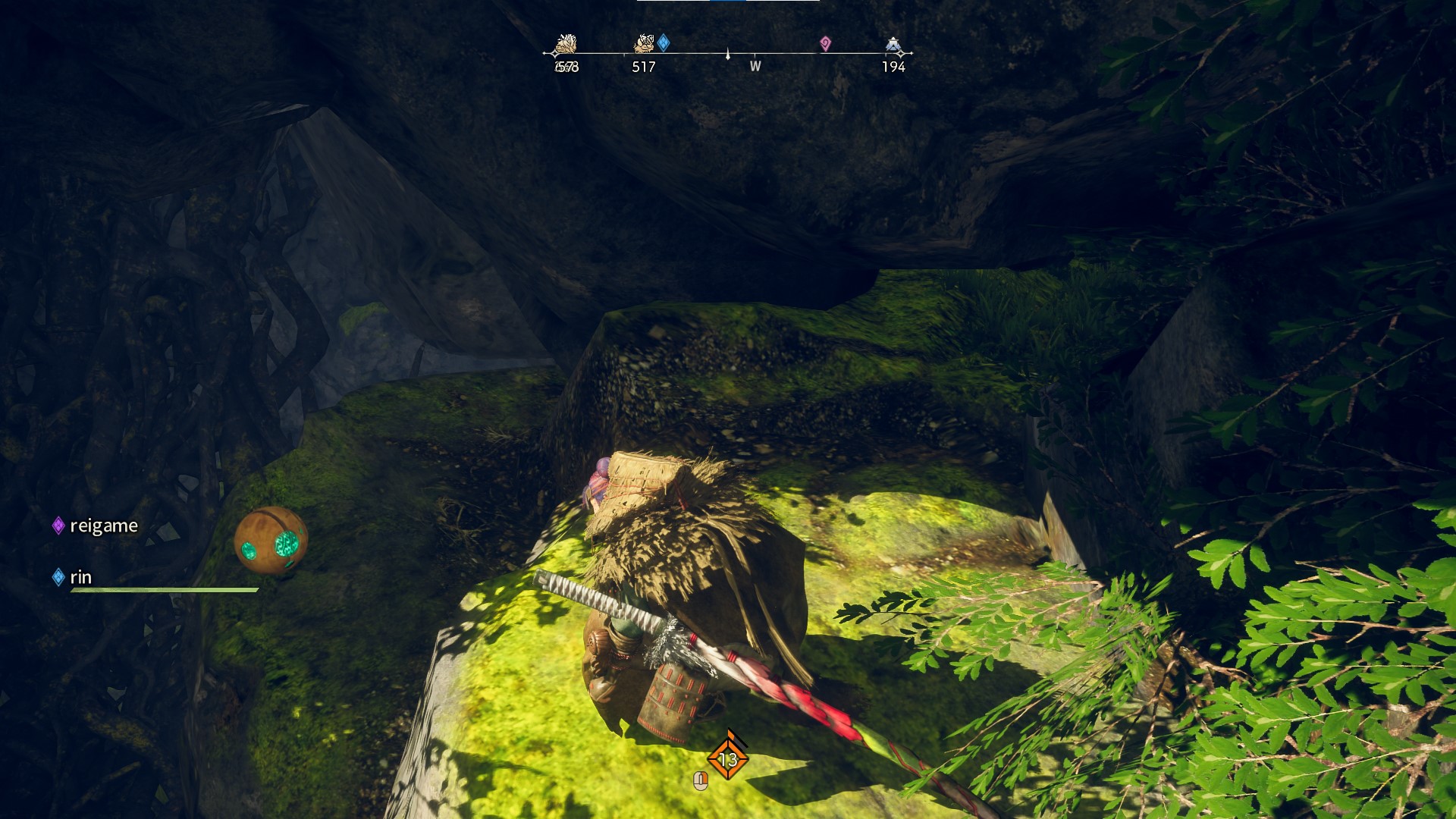
Task: Click the orange karakuri thread diamond icon
Action: pyautogui.click(x=728, y=758)
